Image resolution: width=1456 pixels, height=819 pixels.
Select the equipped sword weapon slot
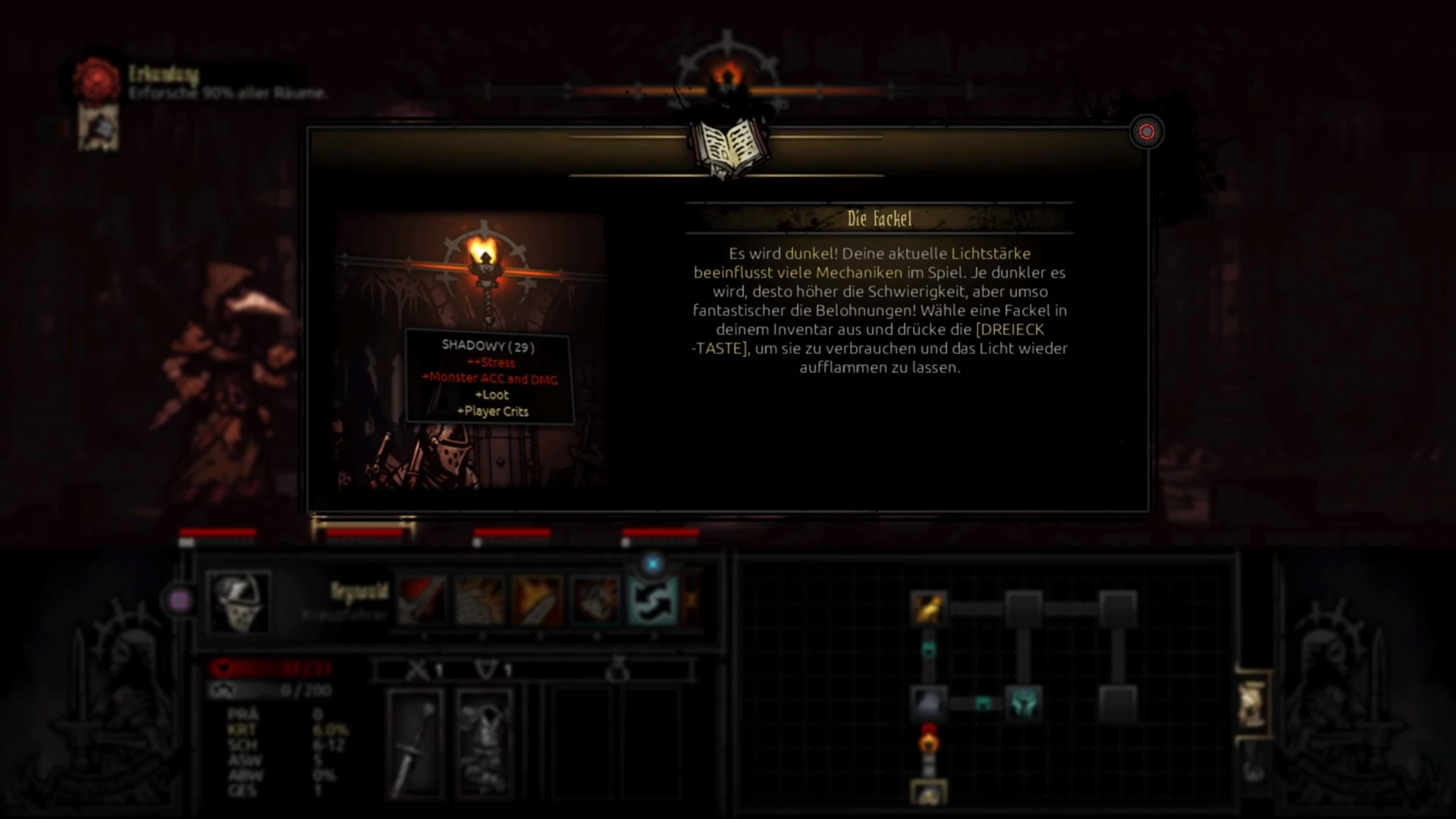tap(415, 743)
